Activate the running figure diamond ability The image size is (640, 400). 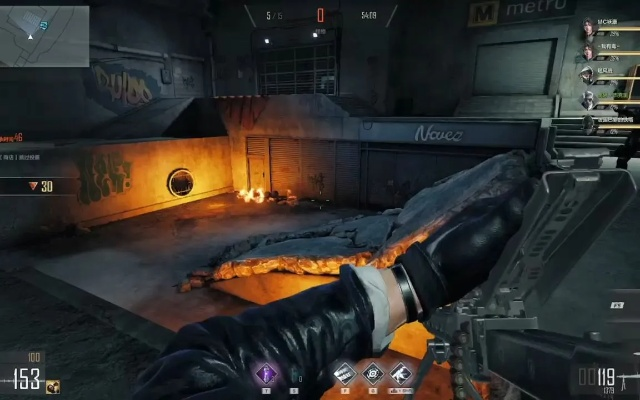pos(400,374)
